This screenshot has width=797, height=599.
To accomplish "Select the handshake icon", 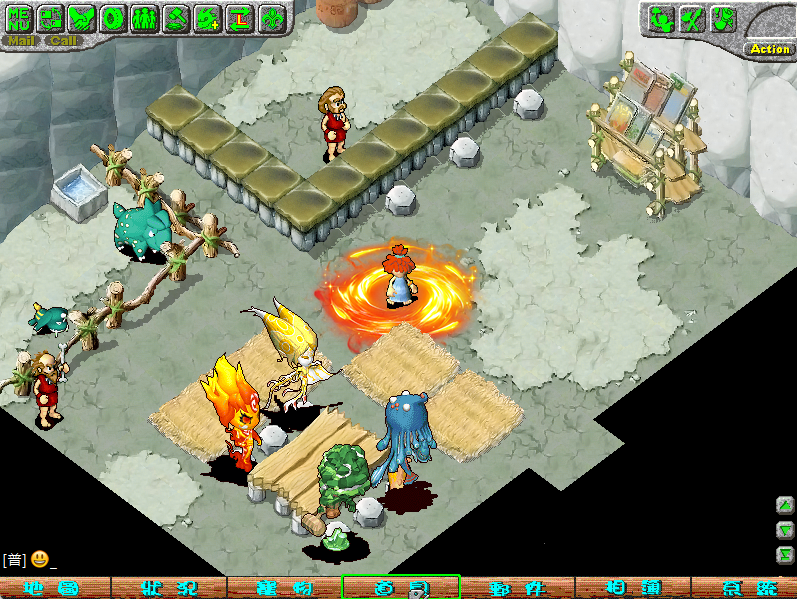I will 82,17.
